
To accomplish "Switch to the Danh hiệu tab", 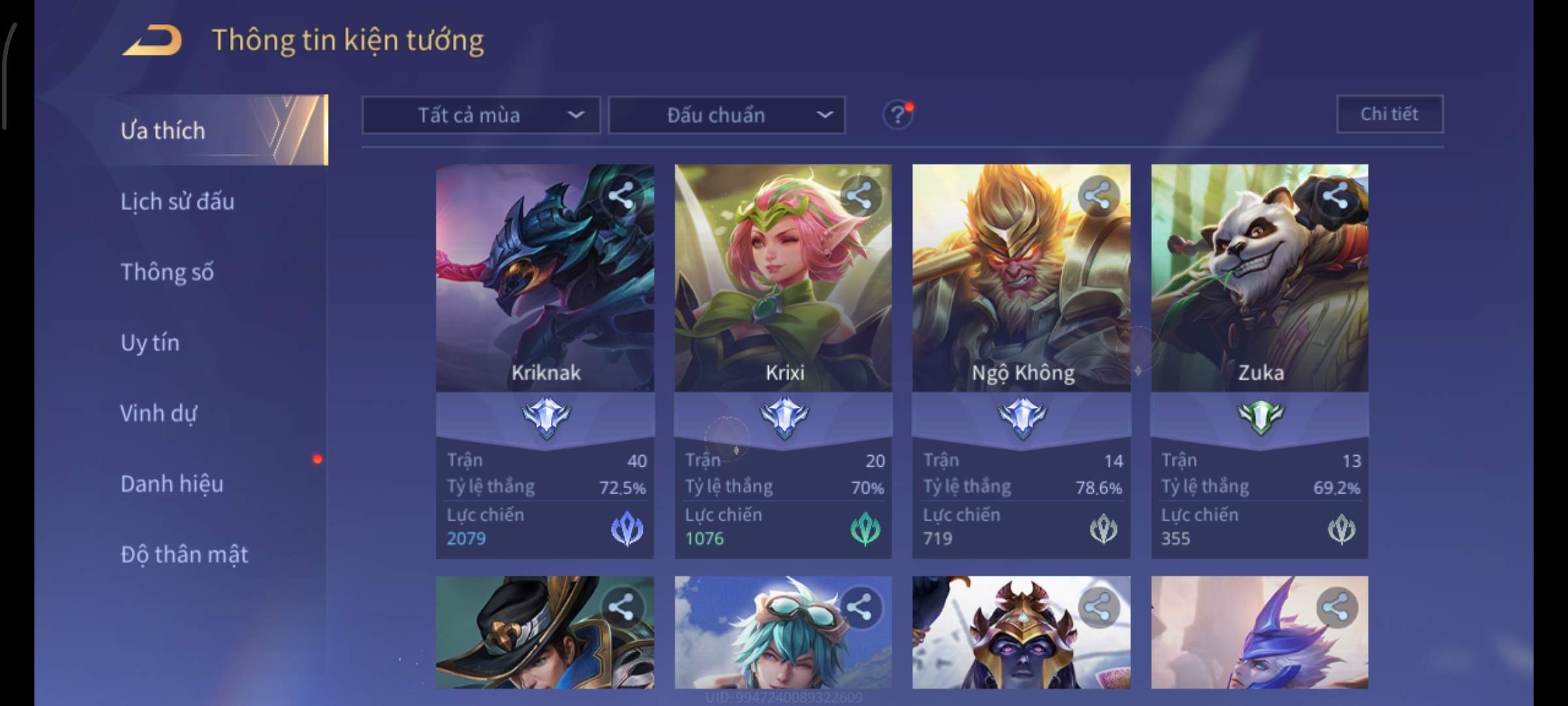I will point(172,484).
